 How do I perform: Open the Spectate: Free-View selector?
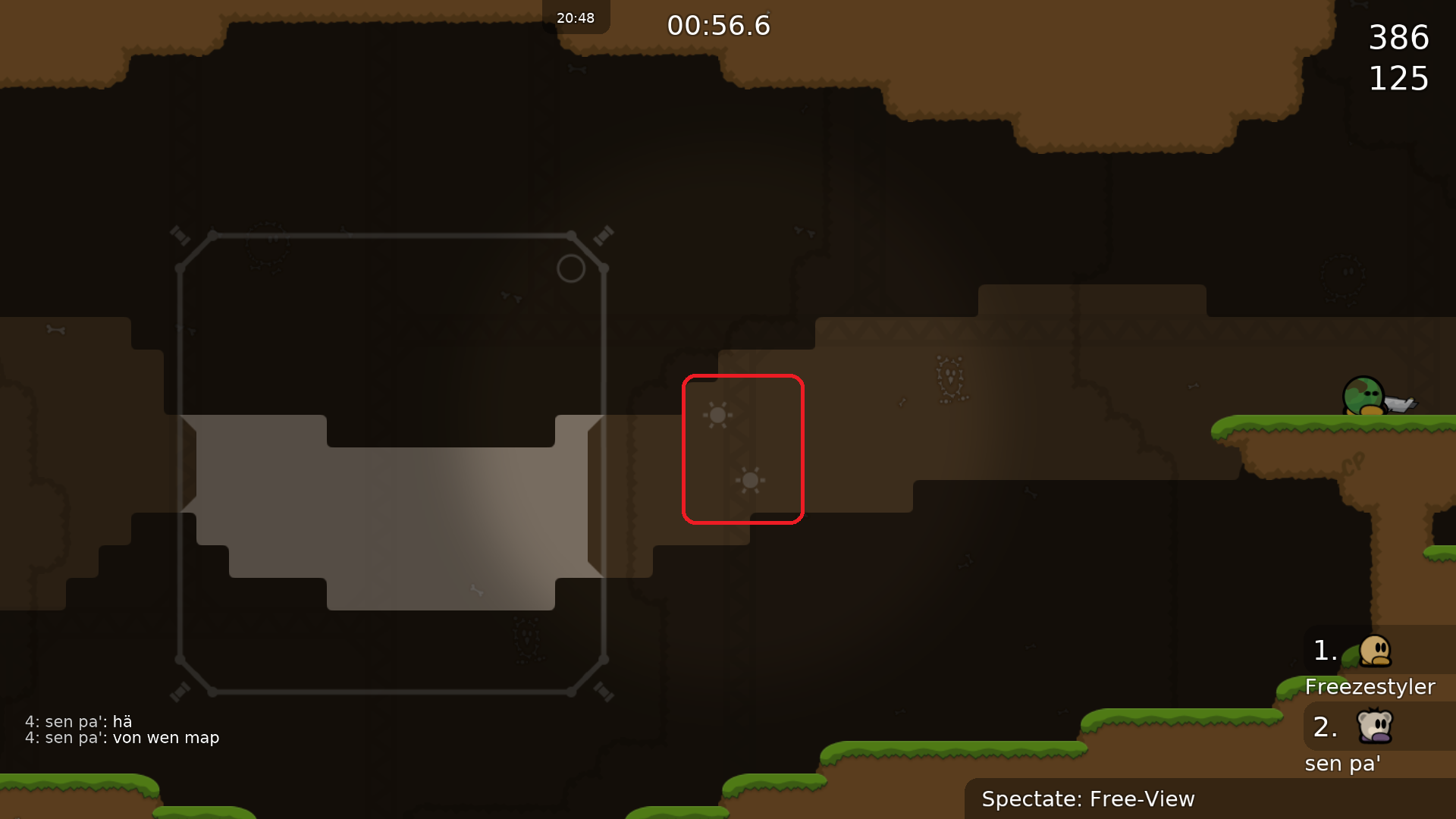(x=1088, y=799)
